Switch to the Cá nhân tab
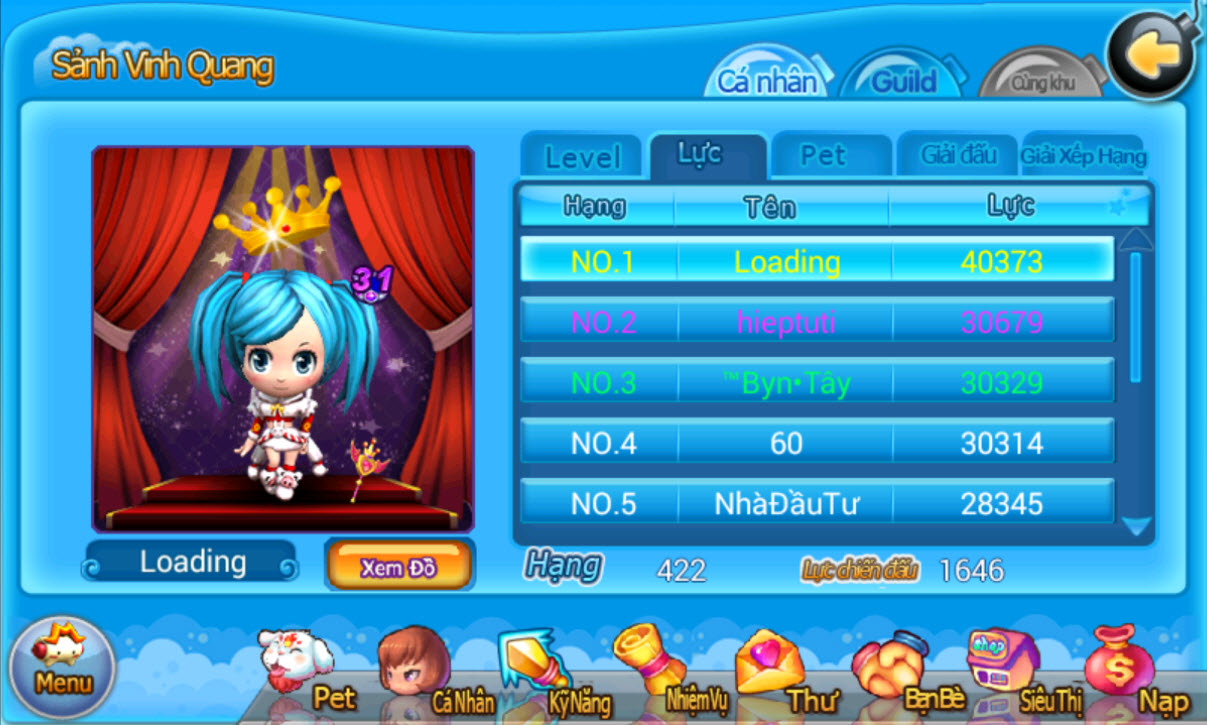Viewport: 1207px width, 725px height. (x=767, y=80)
